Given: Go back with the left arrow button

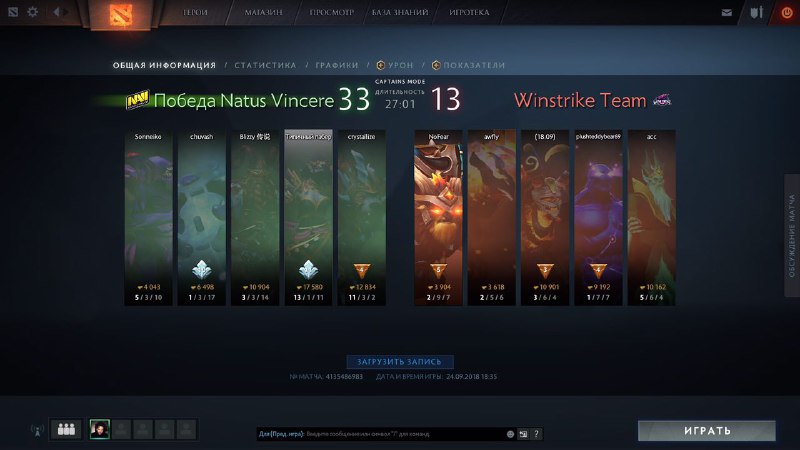Looking at the screenshot, I should click(54, 13).
